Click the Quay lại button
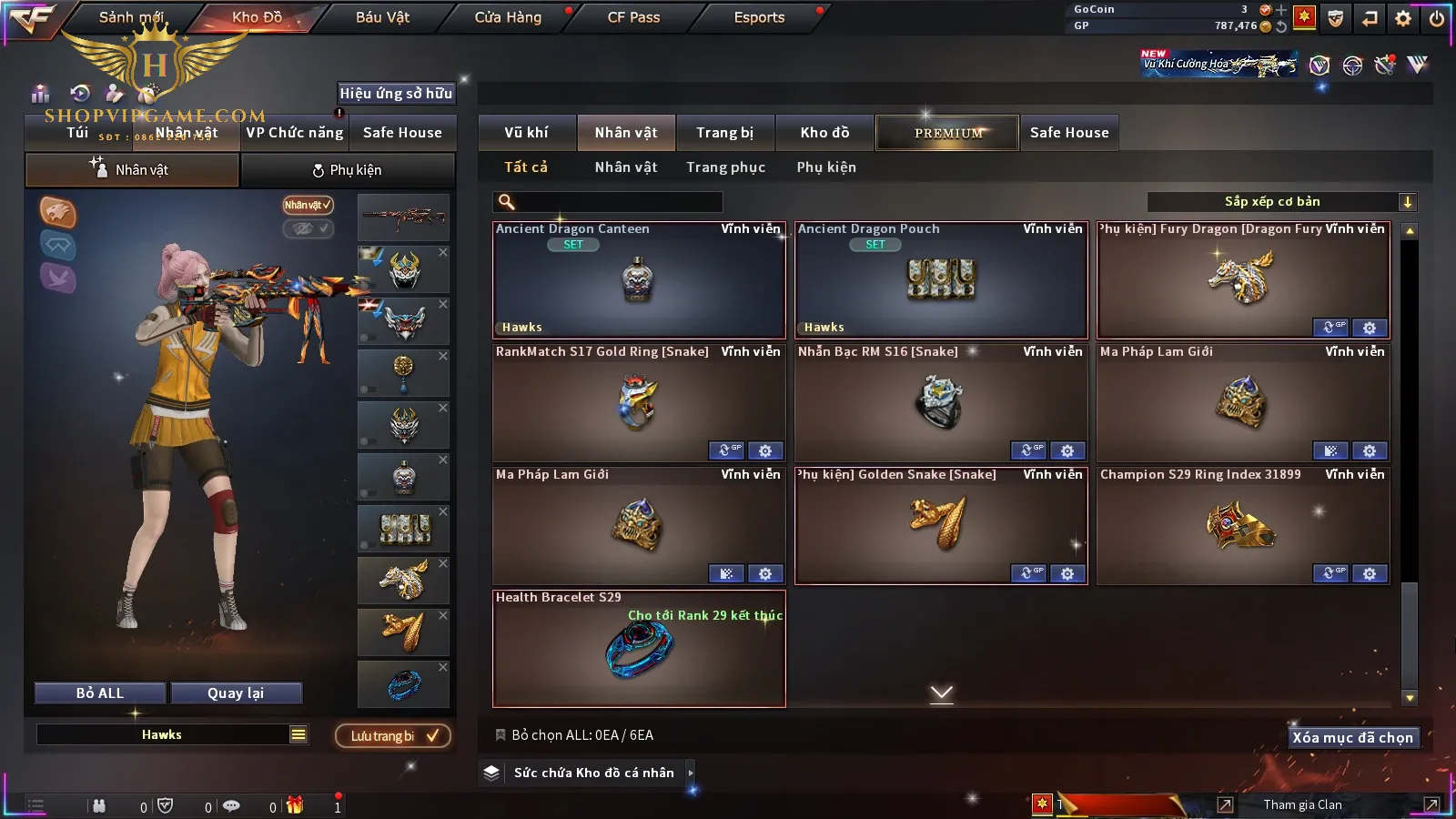The height and width of the screenshot is (819, 1456). pos(236,693)
